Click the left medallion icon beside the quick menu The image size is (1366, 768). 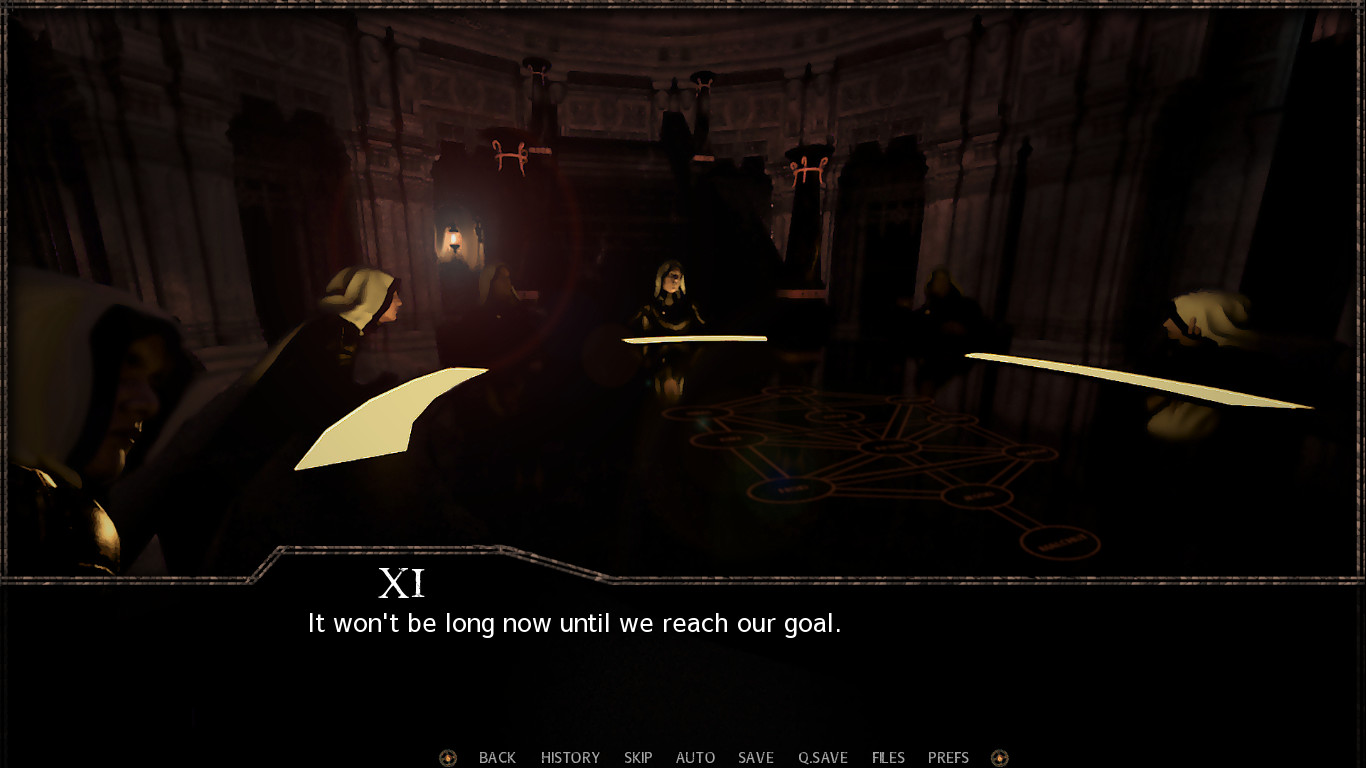click(446, 757)
